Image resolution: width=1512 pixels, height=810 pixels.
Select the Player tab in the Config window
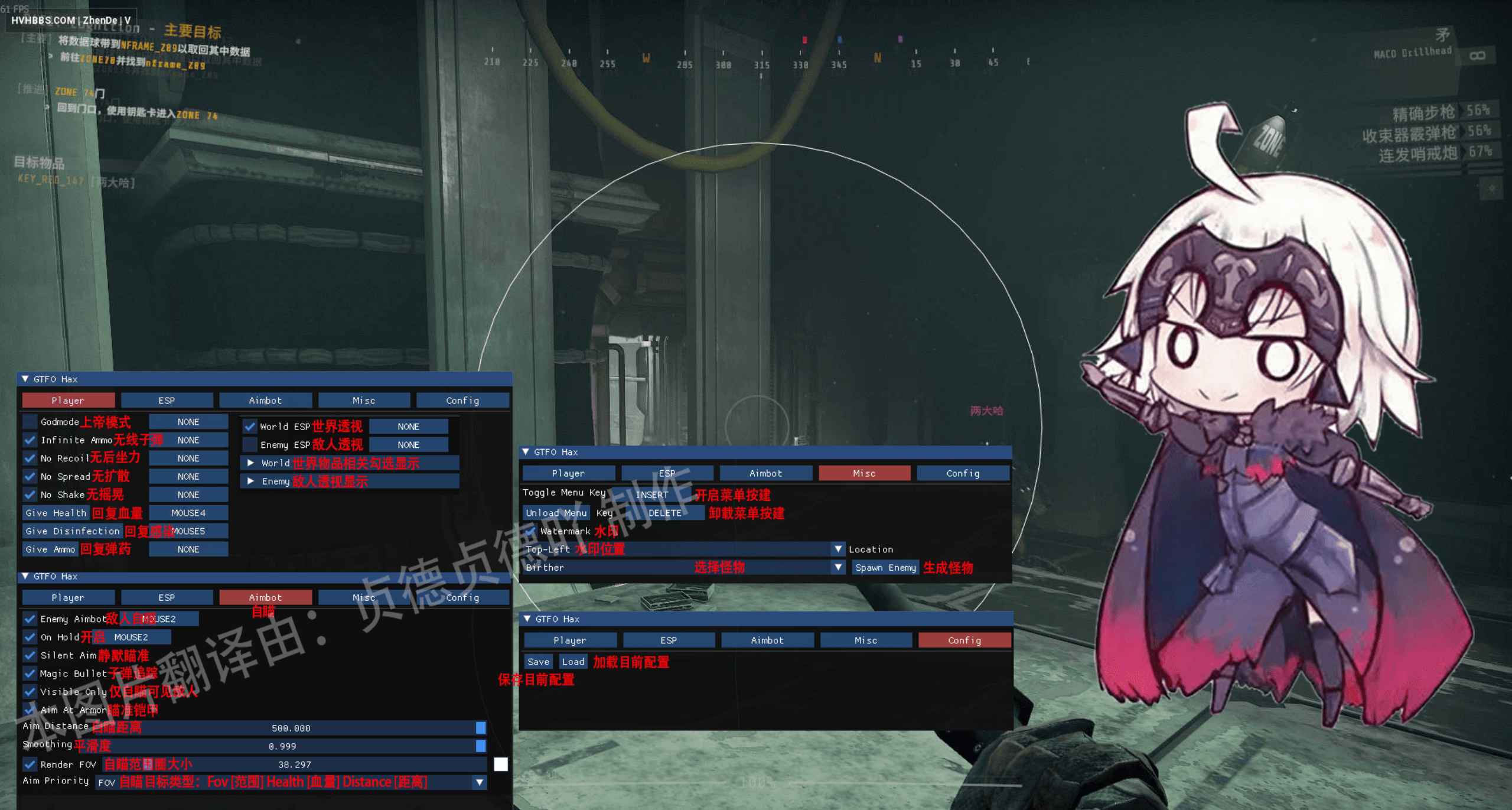coord(569,640)
